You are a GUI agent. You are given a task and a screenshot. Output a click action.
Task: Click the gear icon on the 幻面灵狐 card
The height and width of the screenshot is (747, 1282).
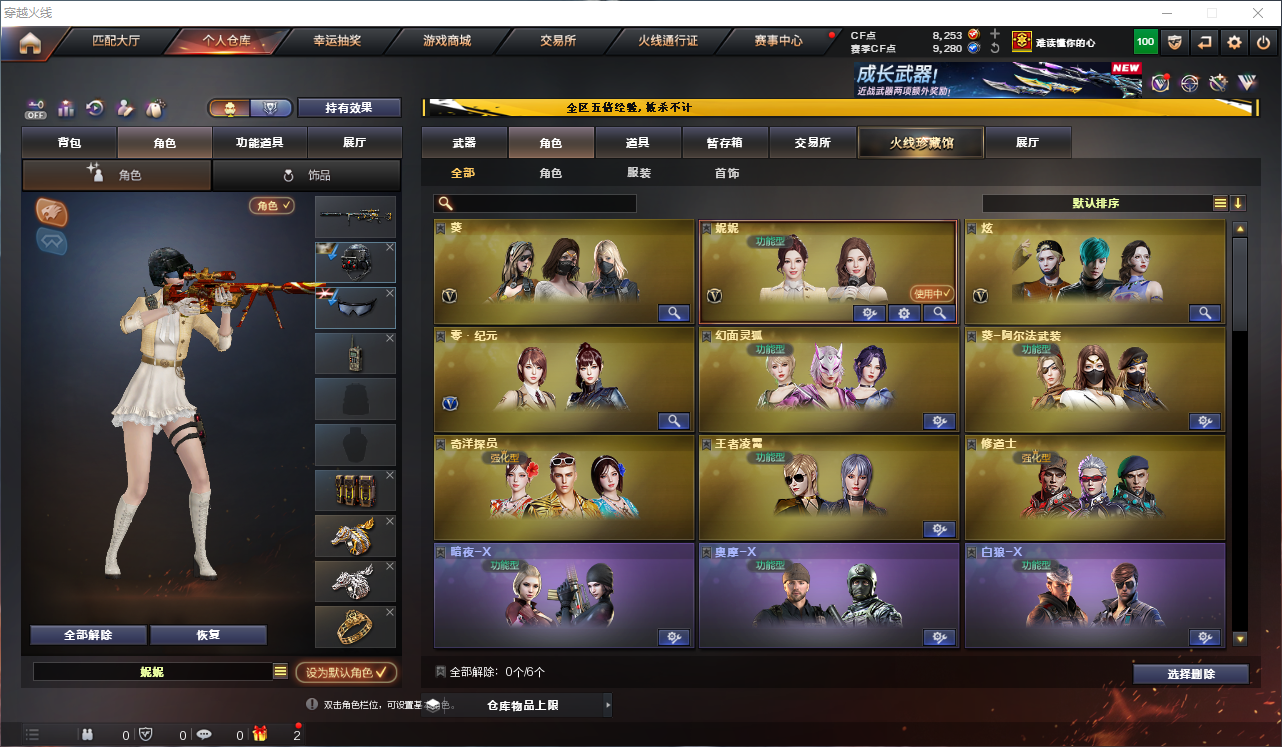[x=938, y=421]
